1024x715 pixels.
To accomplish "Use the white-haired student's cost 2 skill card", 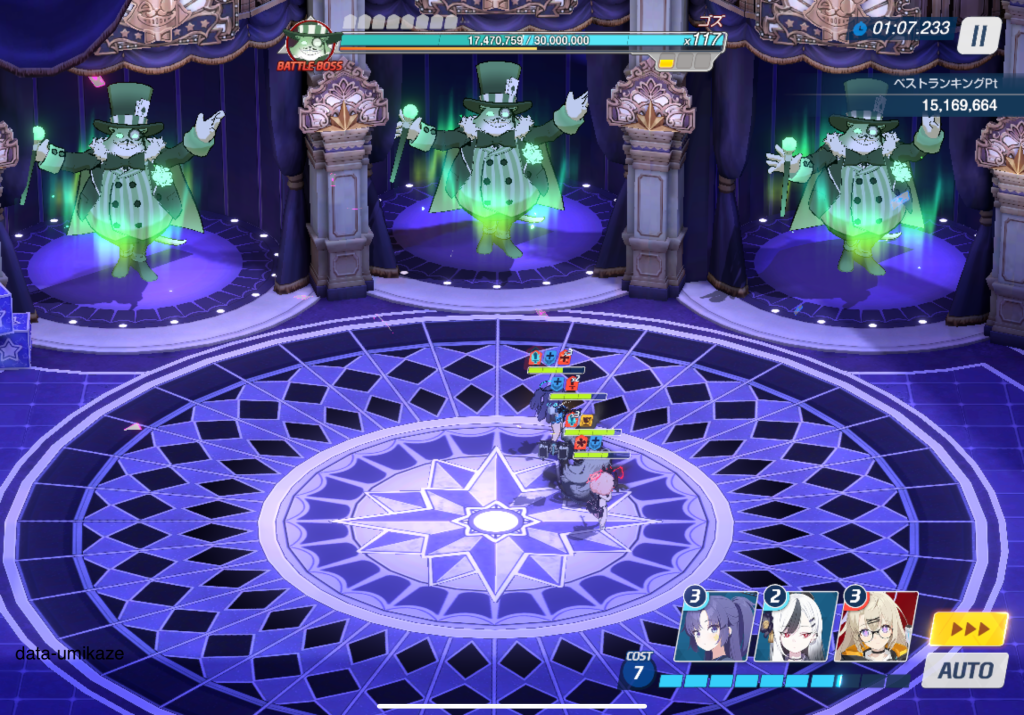I will 795,628.
